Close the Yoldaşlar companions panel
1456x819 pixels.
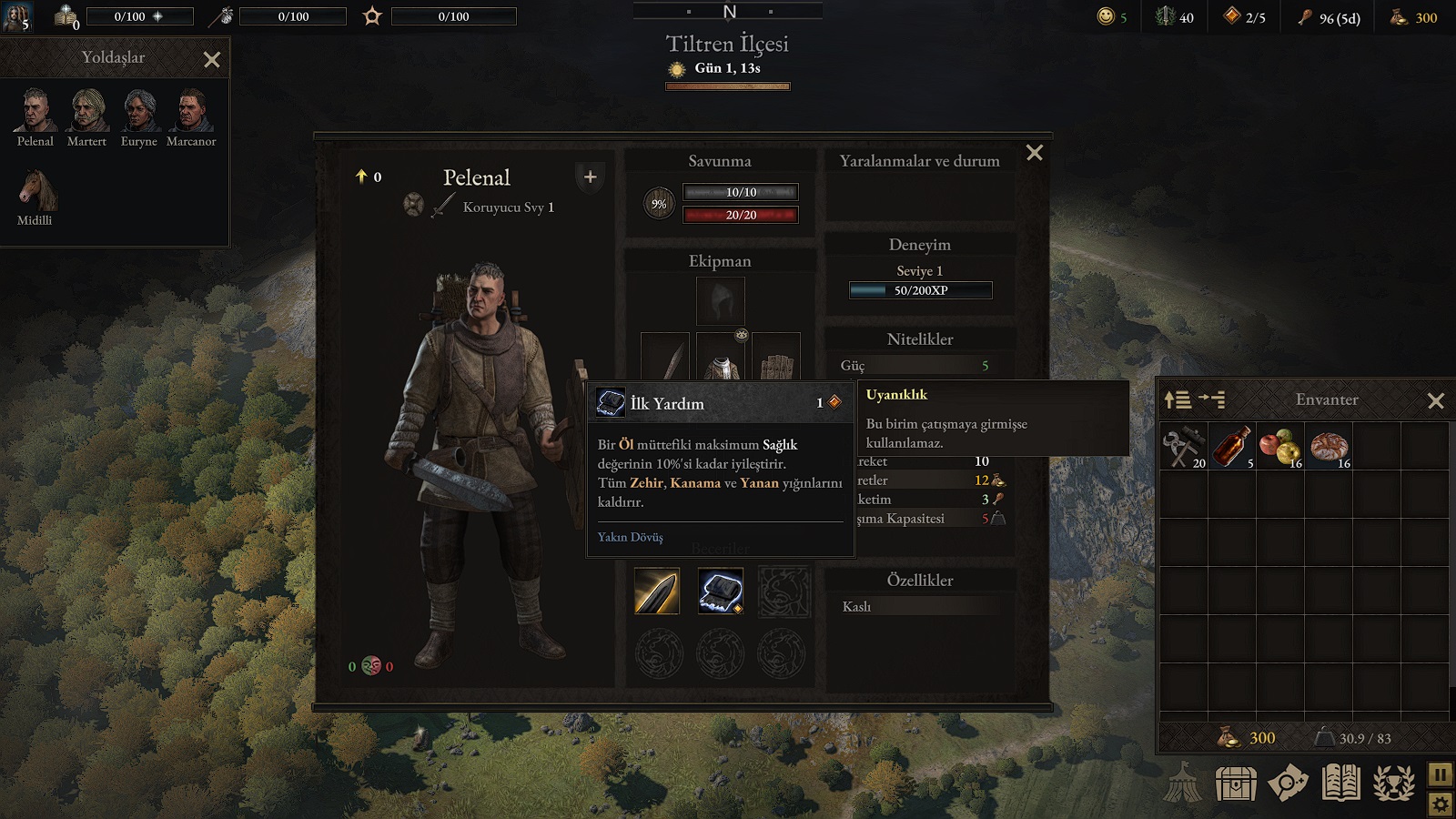212,60
